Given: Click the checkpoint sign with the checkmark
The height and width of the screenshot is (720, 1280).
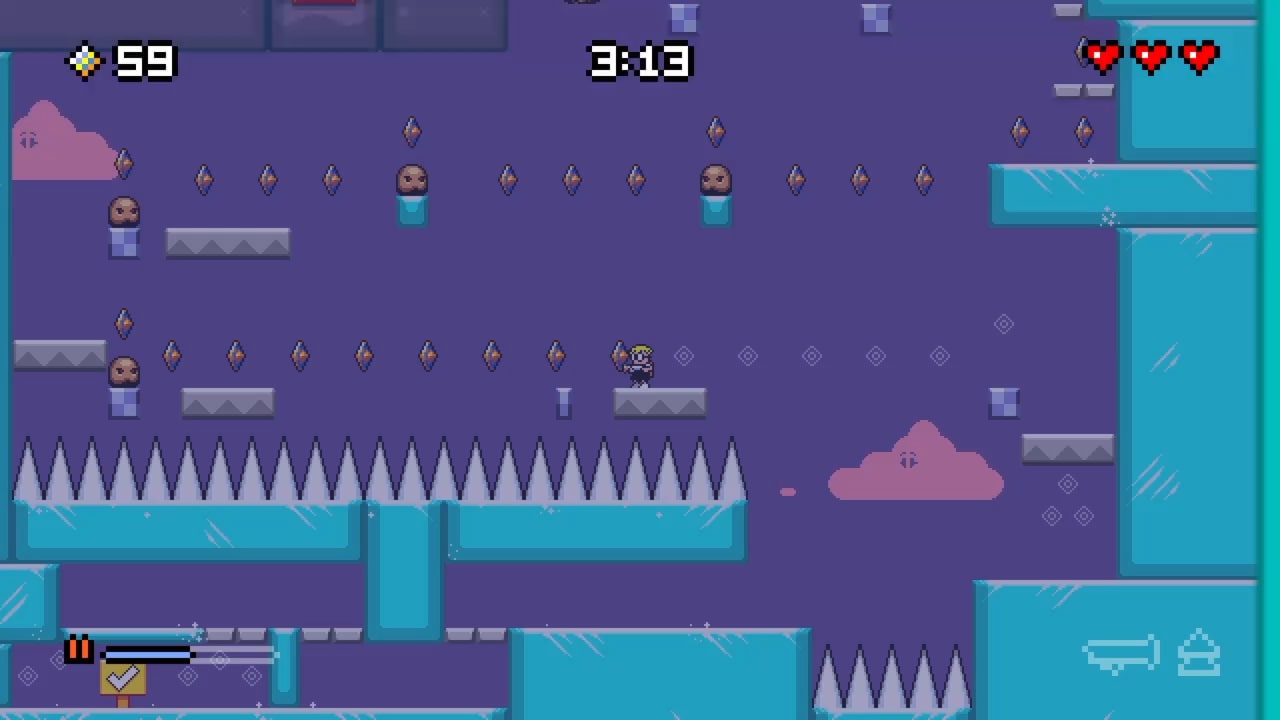Looking at the screenshot, I should 123,678.
